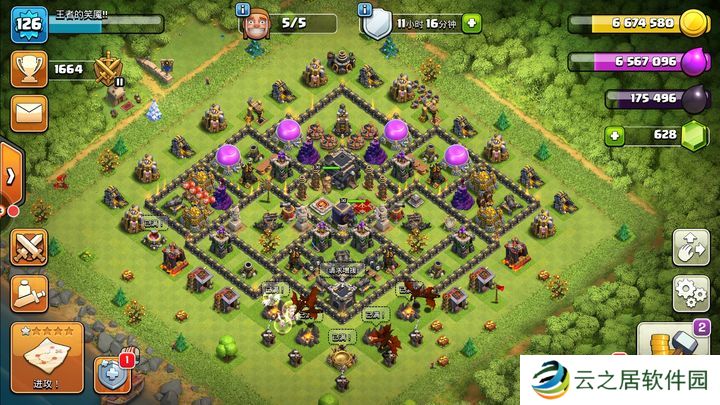Open shield info icon

coord(375,23)
